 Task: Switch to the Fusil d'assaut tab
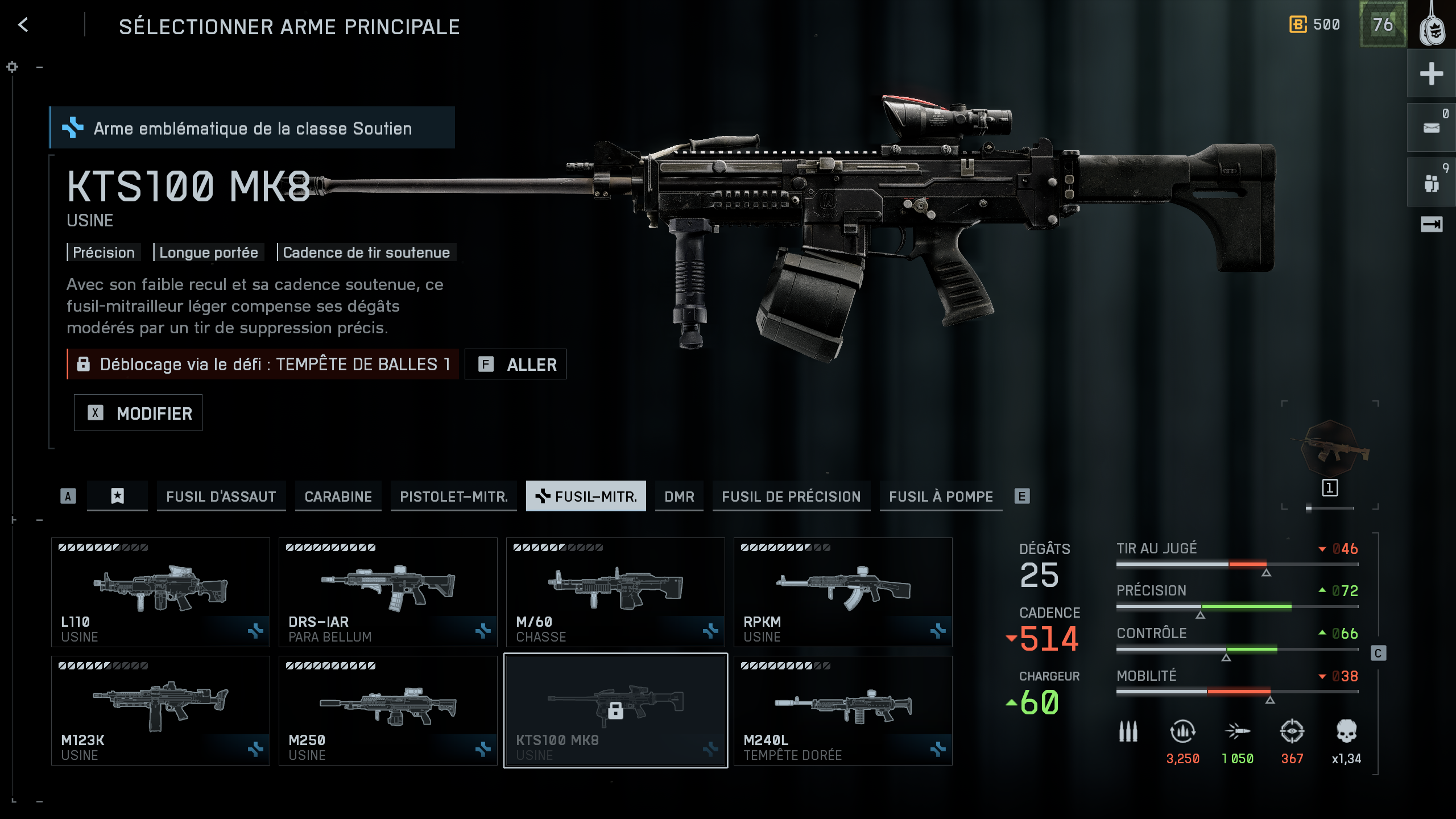221,497
